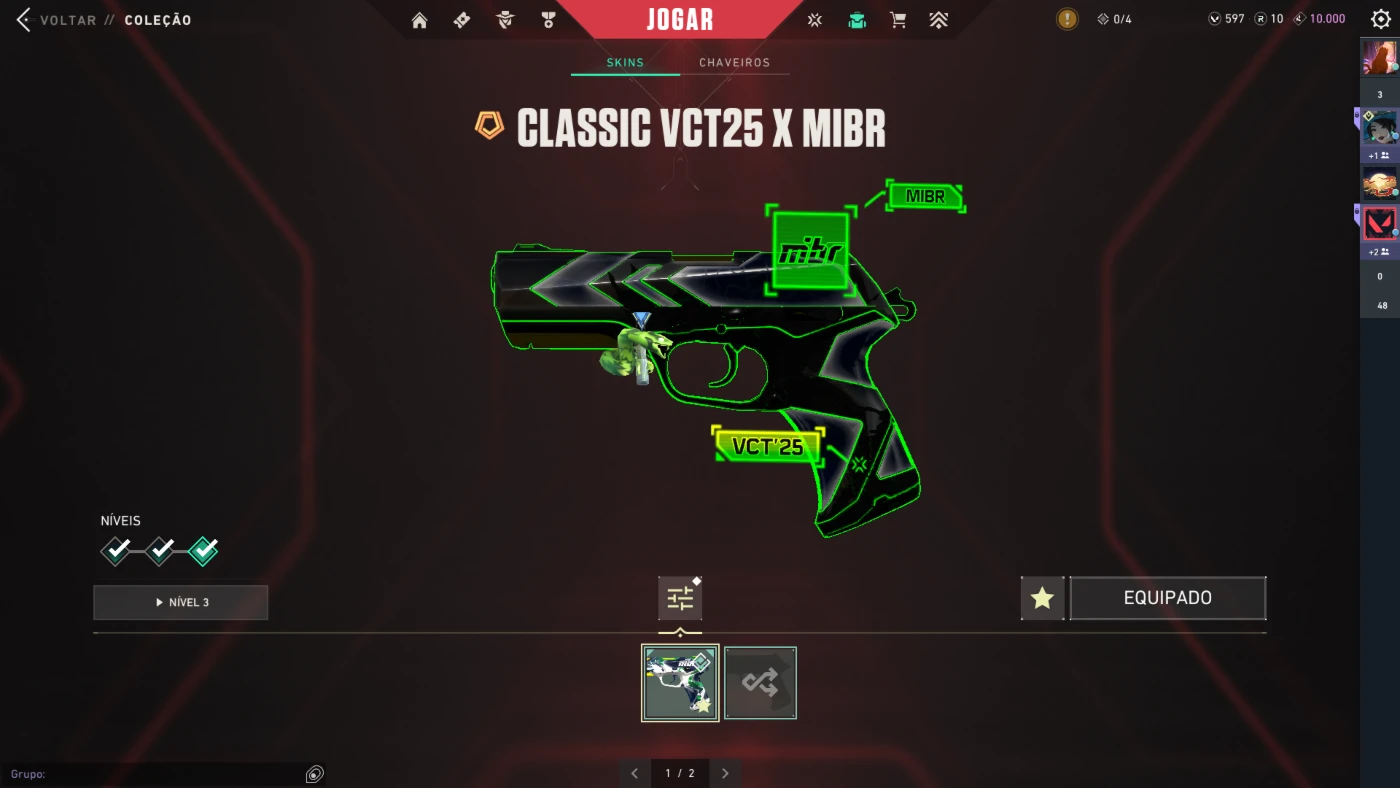Switch to the Skins tab
The image size is (1400, 788).
625,63
